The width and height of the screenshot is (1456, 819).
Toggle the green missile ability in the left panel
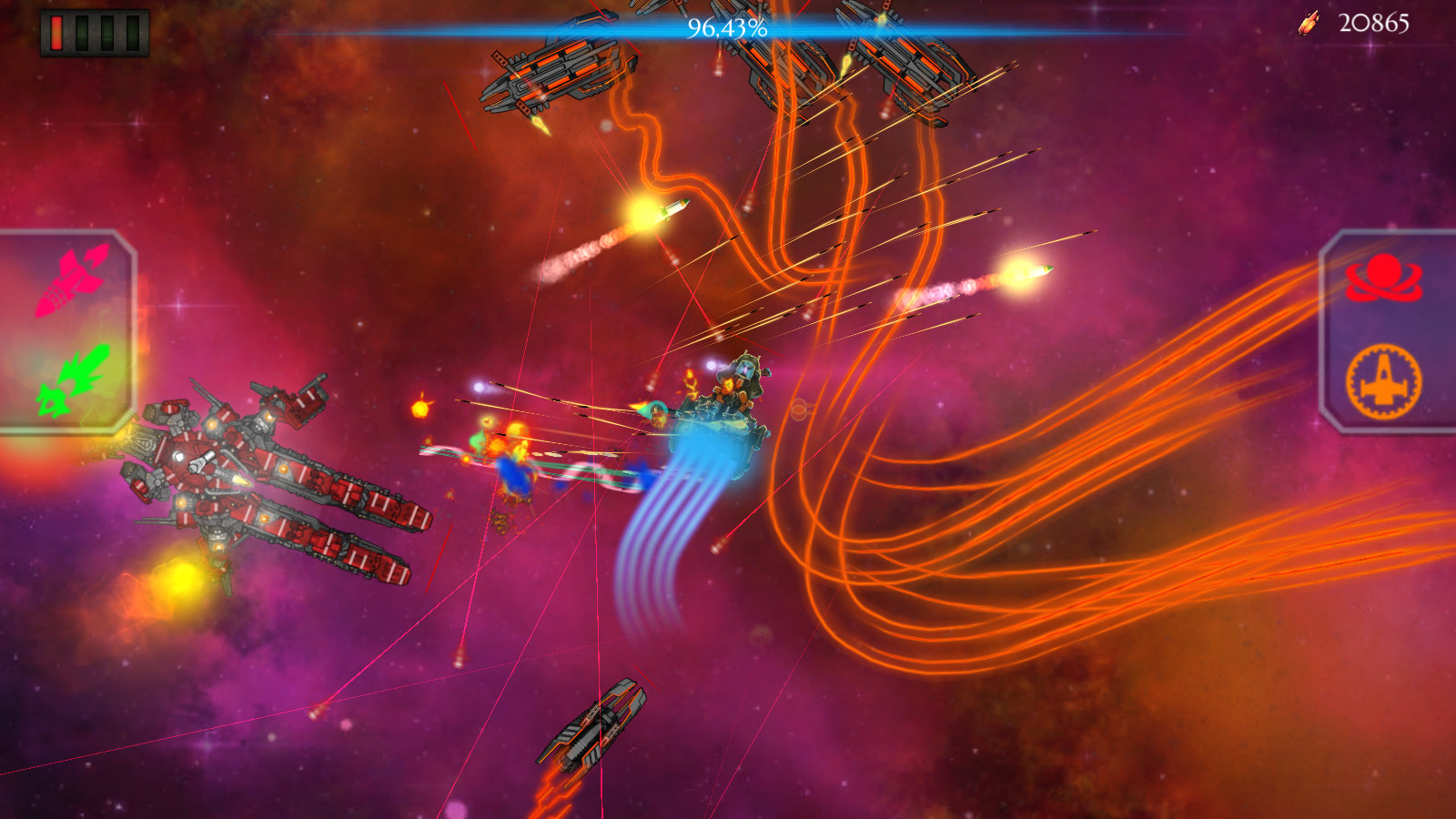tap(73, 382)
